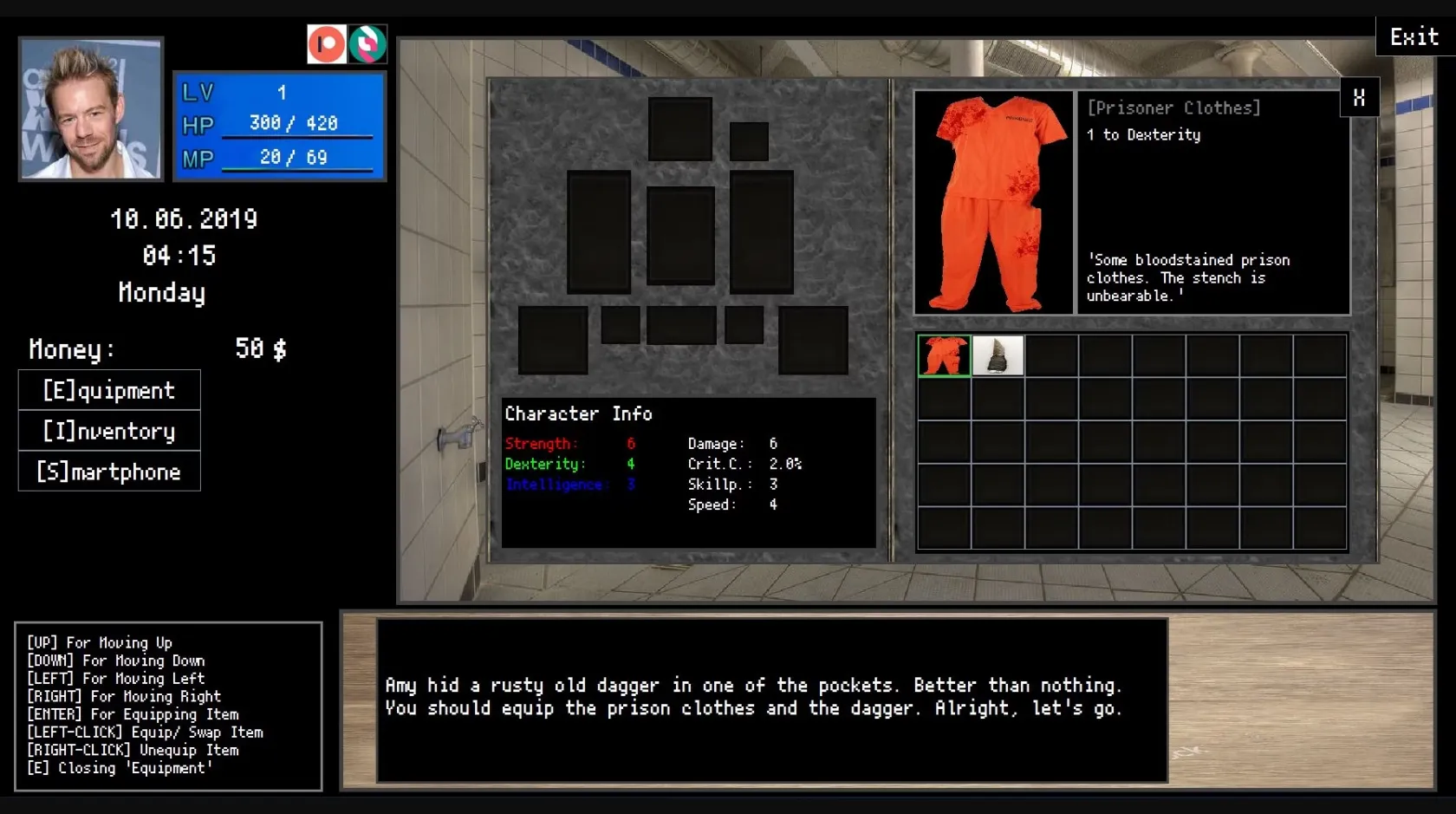
Task: Select the prisoner clothes in the inventory grid
Action: [x=943, y=355]
